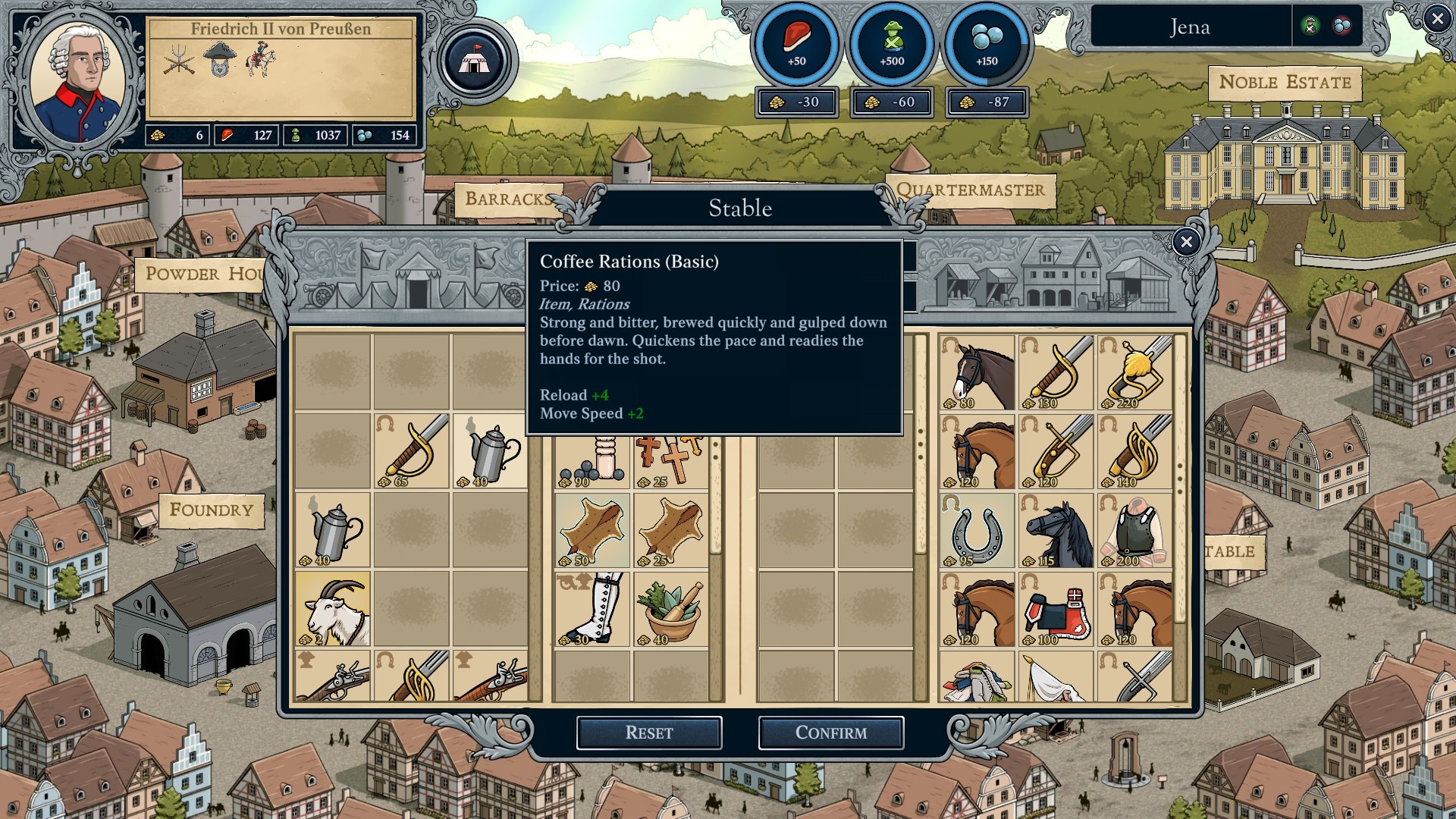This screenshot has height=819, width=1456.
Task: Open the army camp tent button
Action: pos(475,61)
